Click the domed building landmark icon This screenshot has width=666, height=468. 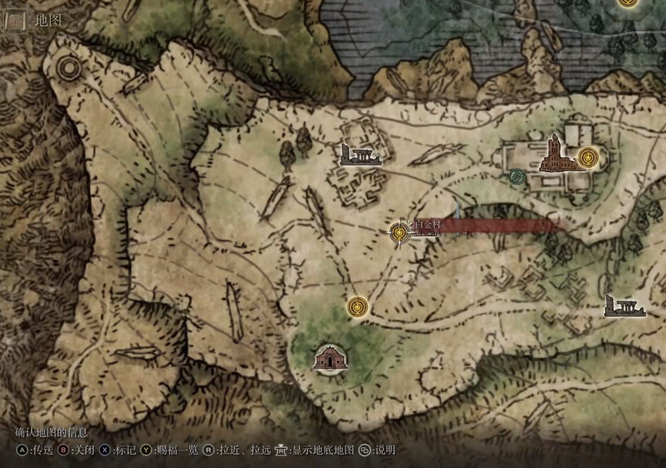tap(326, 357)
